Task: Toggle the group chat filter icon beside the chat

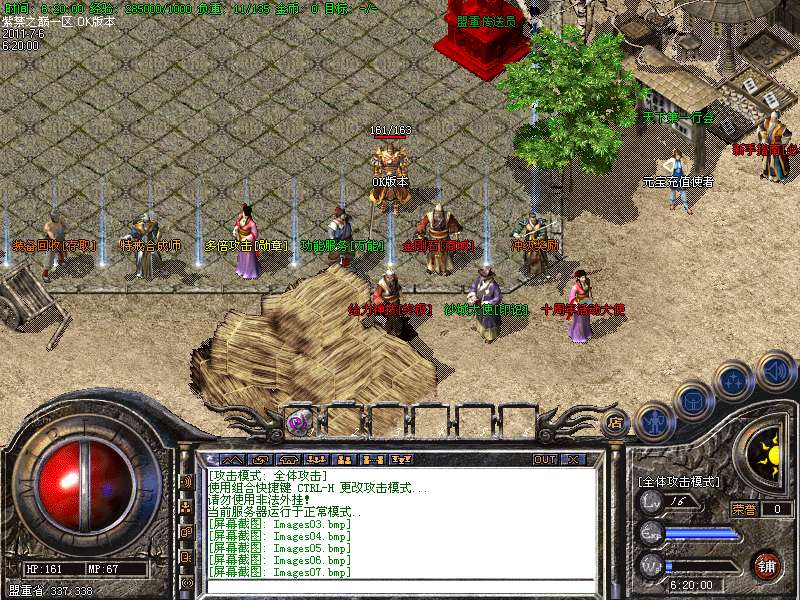Action: (186, 506)
